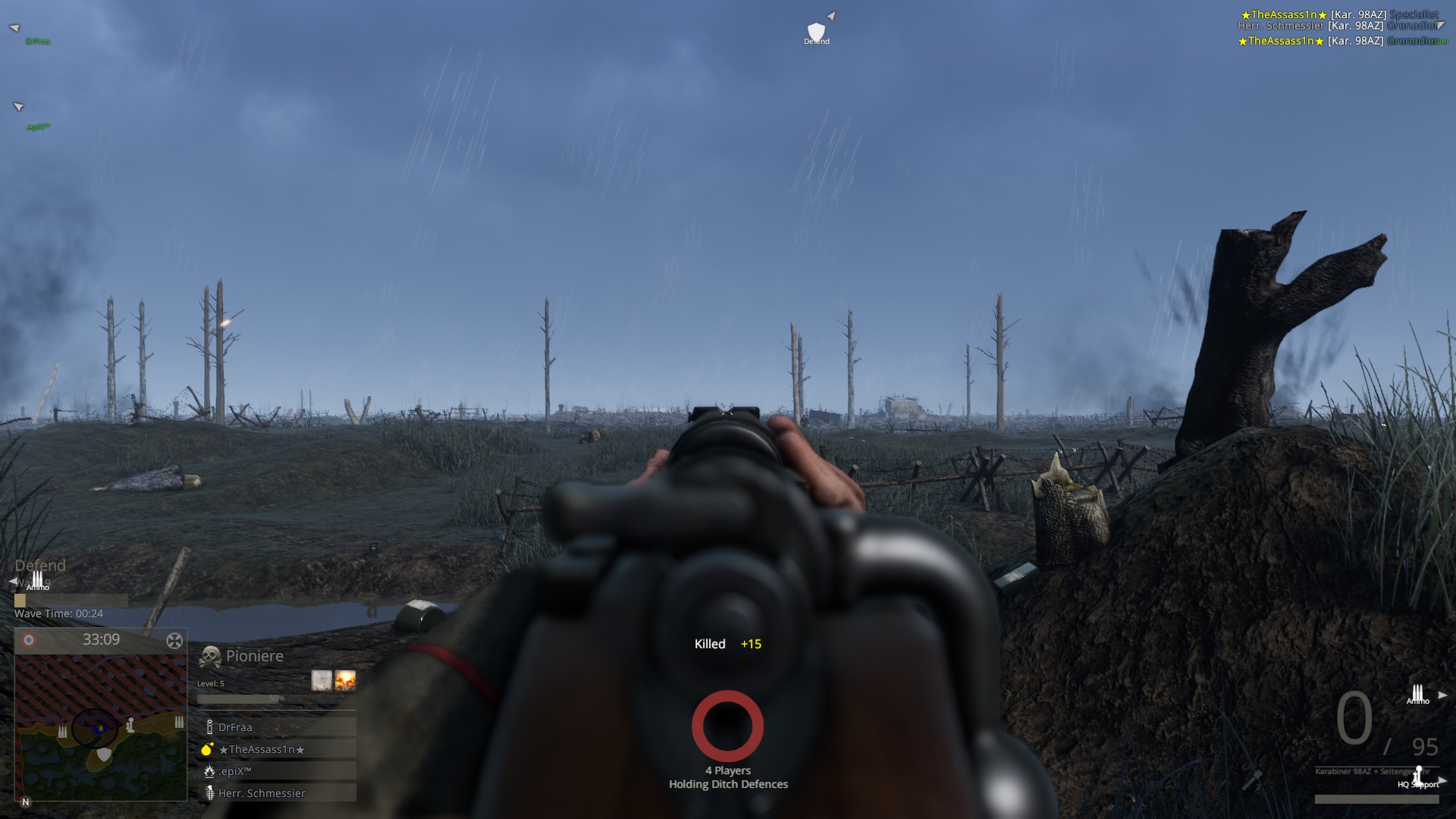
Task: Click the dynamite icon next to DrFraa
Action: 209,726
